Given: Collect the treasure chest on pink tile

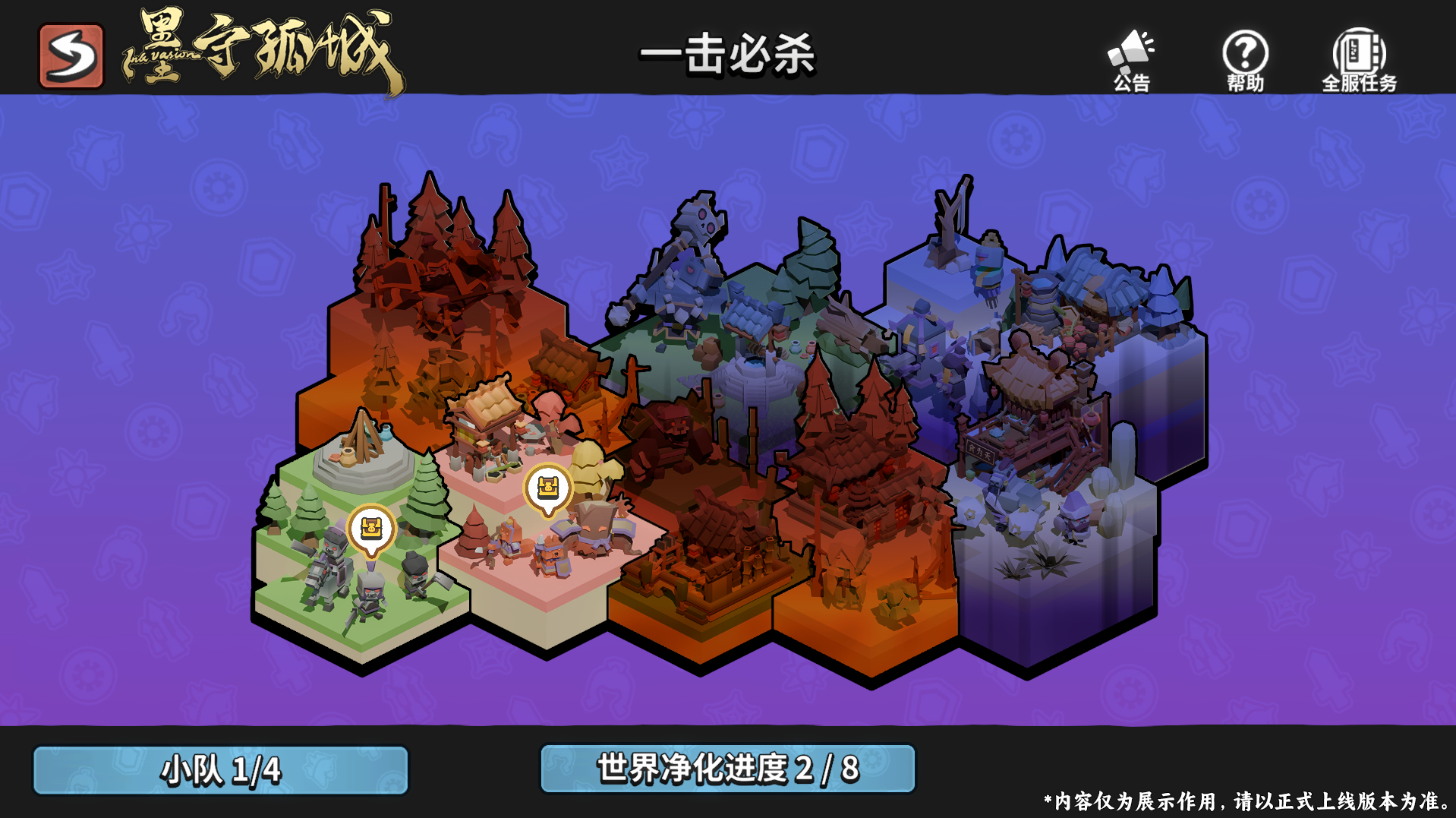Looking at the screenshot, I should [548, 486].
